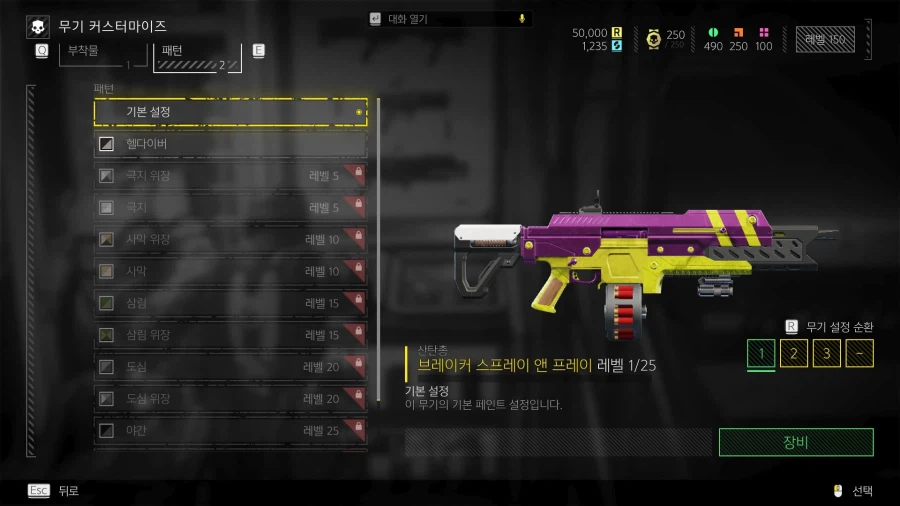Switch to the 부착물 tab
This screenshot has width=900, height=506.
tap(95, 54)
